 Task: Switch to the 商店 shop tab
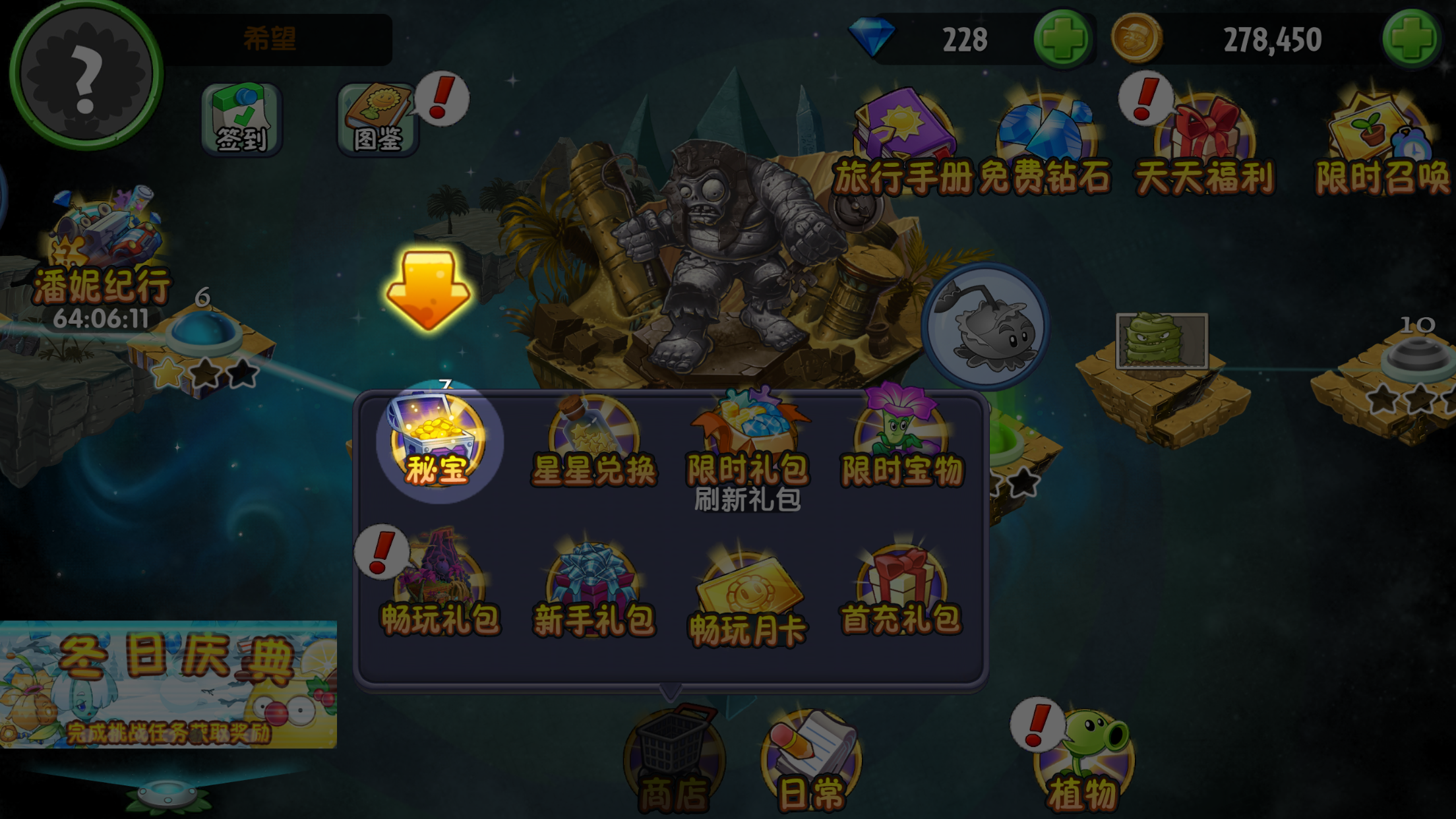tap(673, 758)
